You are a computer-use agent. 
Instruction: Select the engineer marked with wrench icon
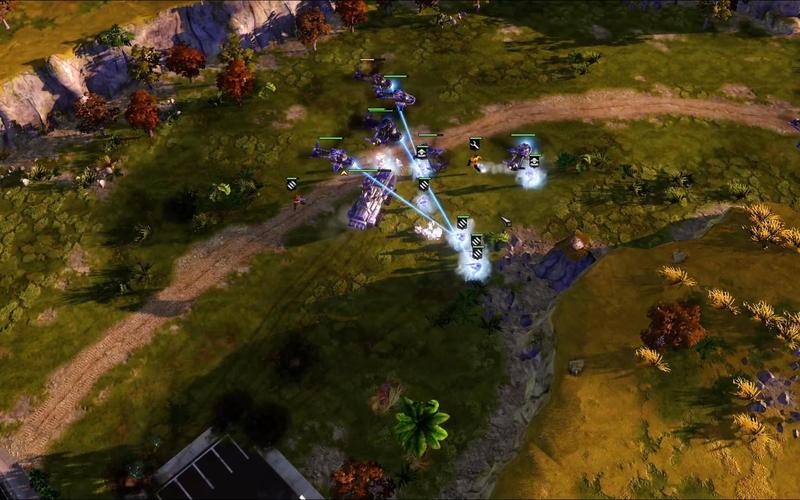tap(475, 158)
